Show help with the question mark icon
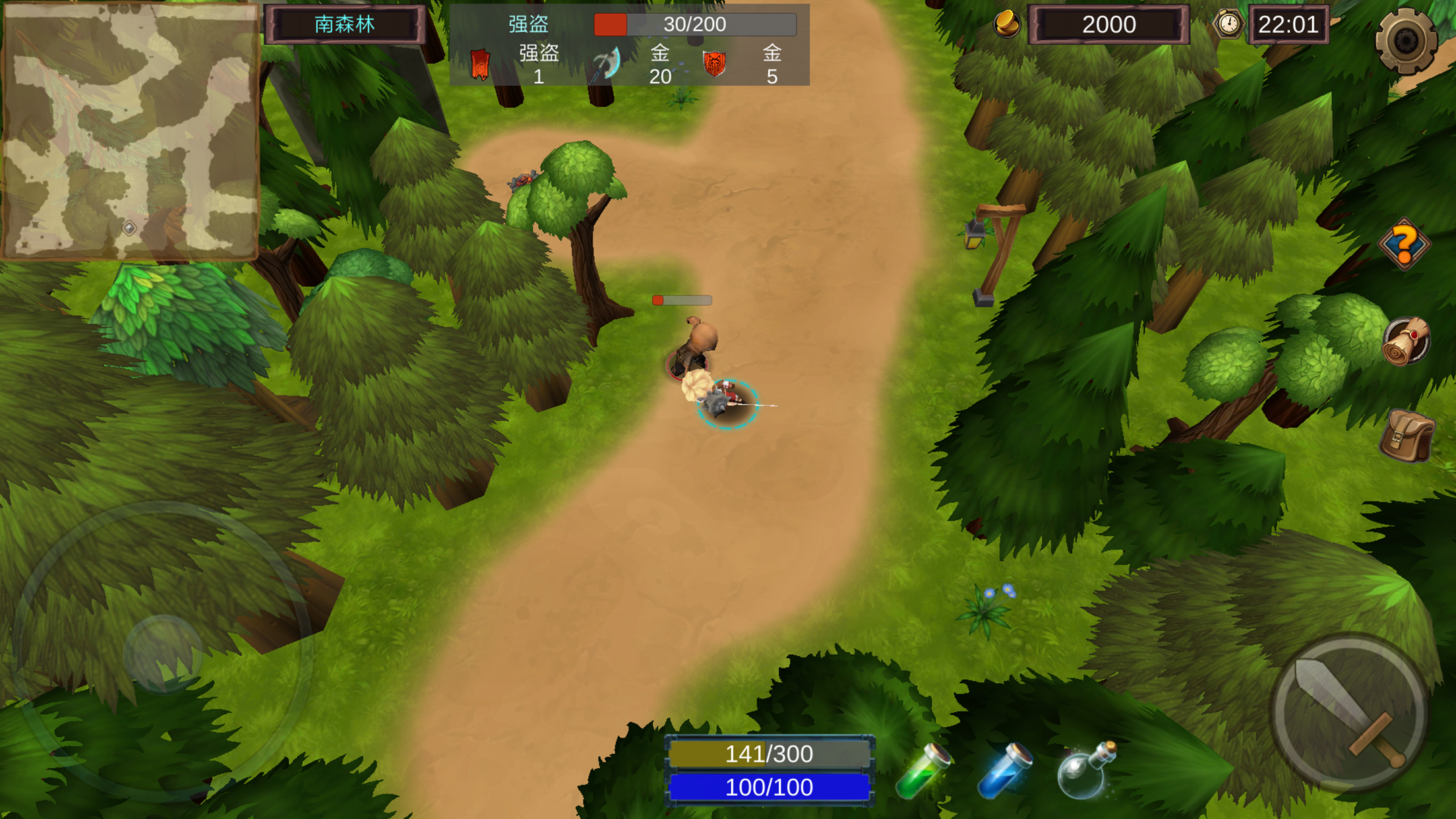The width and height of the screenshot is (1456, 819). click(x=1404, y=245)
